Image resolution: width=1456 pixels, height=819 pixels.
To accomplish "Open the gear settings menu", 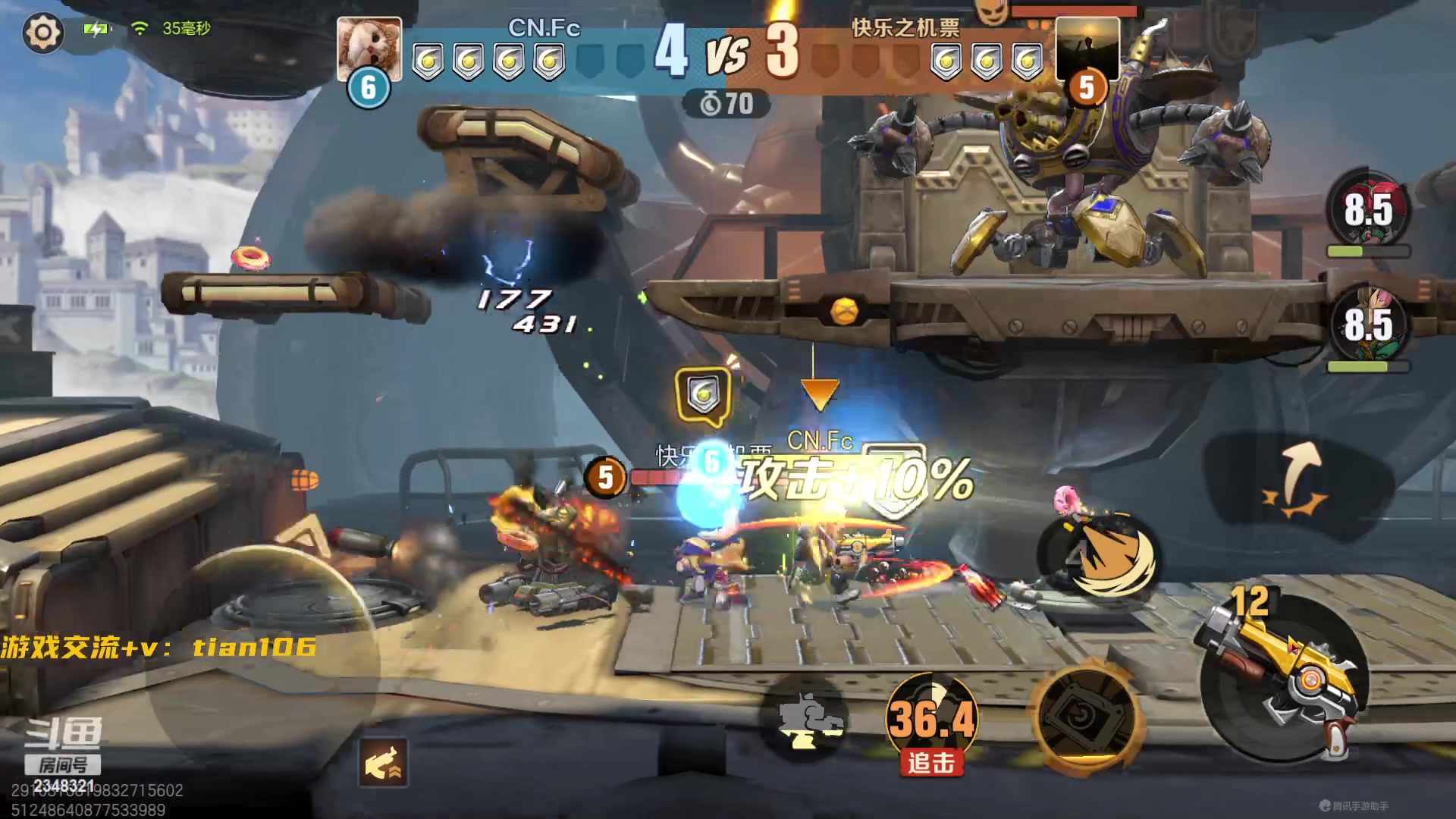I will 42,32.
